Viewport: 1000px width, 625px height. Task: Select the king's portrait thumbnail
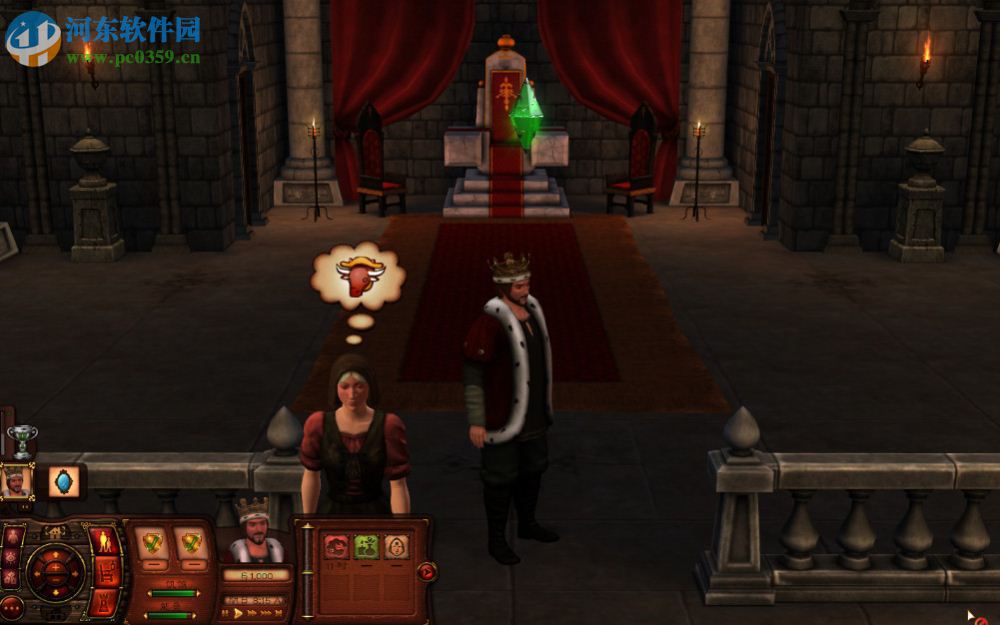coord(16,482)
